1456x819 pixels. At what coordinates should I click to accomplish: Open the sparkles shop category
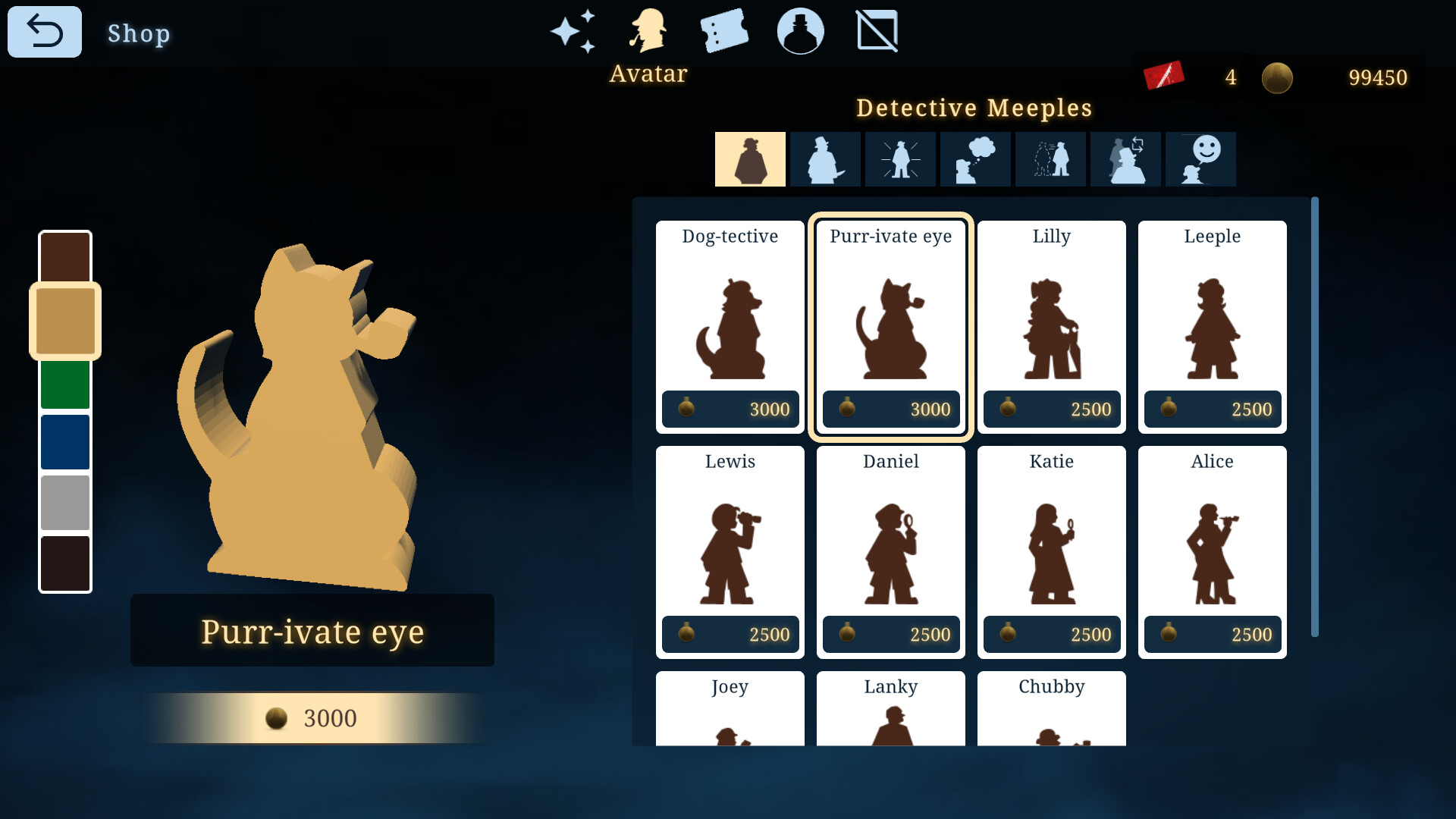[x=574, y=31]
